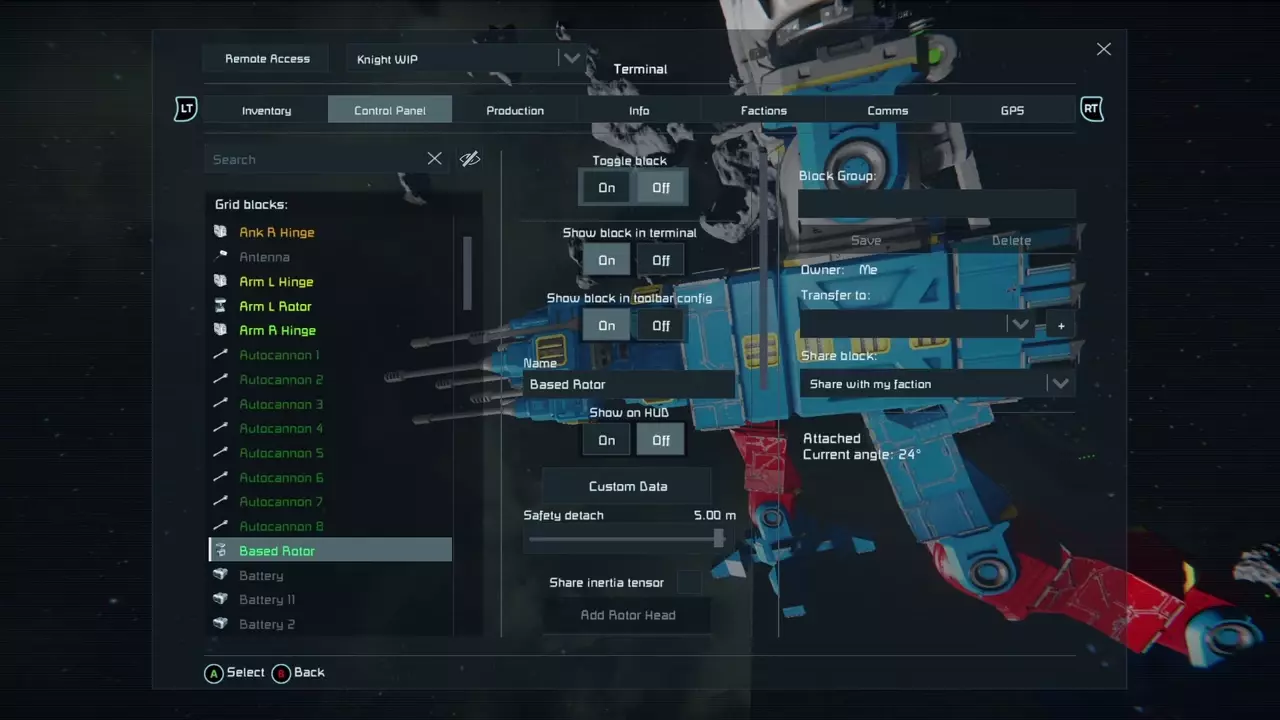Open the Knight WIP grid dropdown
This screenshot has width=1280, height=720.
click(570, 58)
